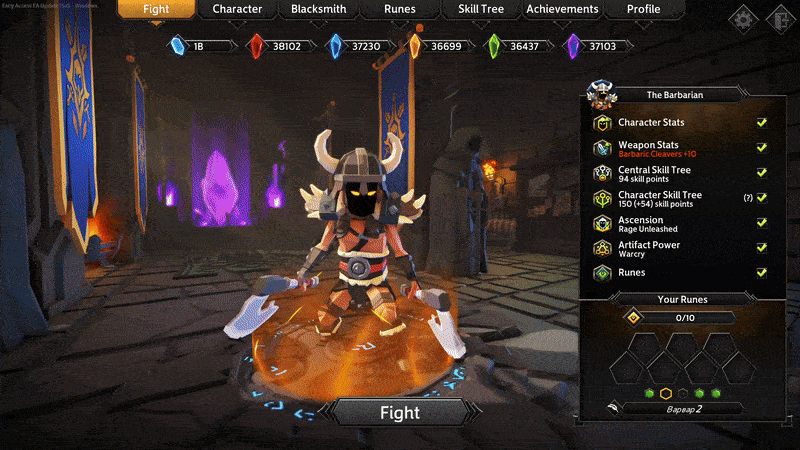Select the Fight tab at top
Viewport: 800px width, 450px height.
[x=156, y=10]
